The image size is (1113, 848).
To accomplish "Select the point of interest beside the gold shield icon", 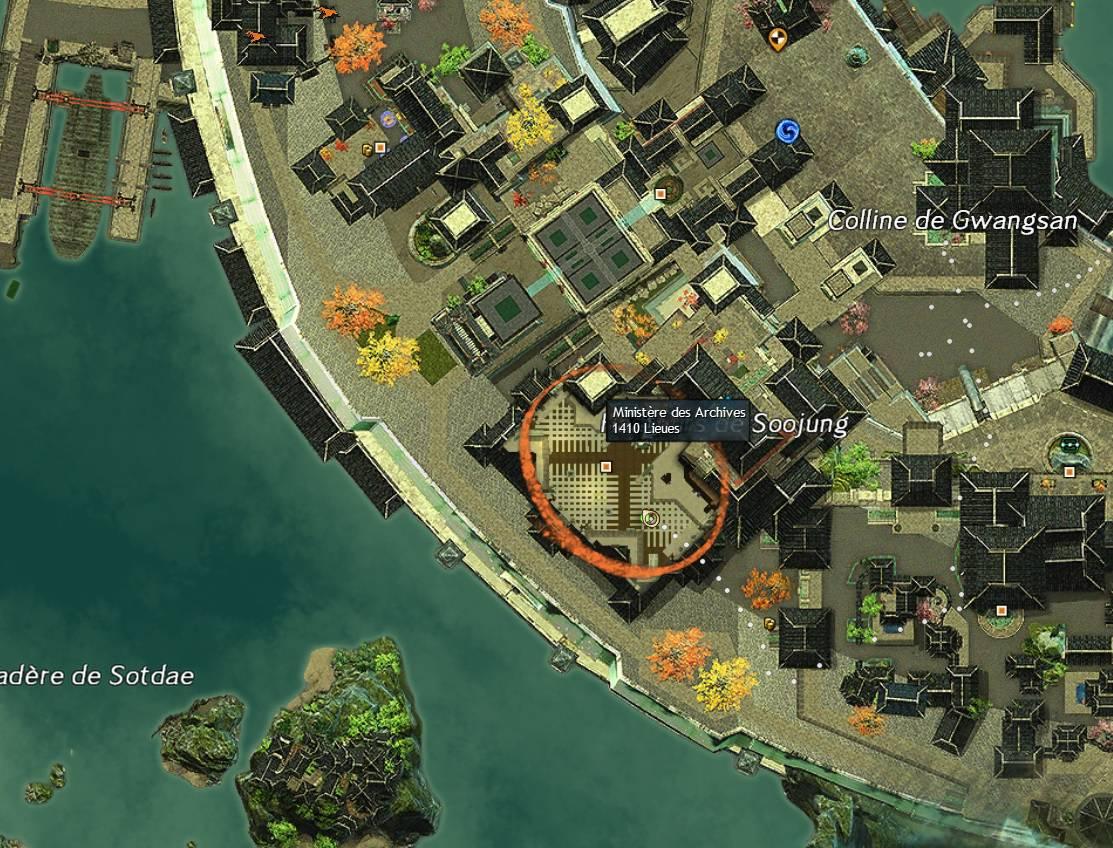I will [x=381, y=148].
